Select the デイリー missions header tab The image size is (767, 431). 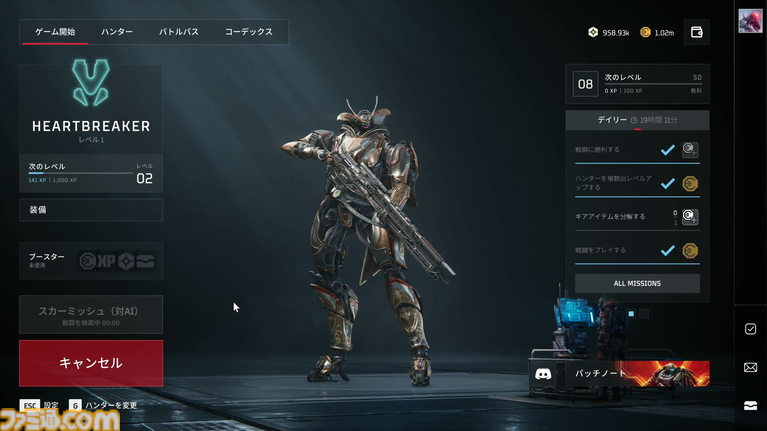(x=613, y=120)
